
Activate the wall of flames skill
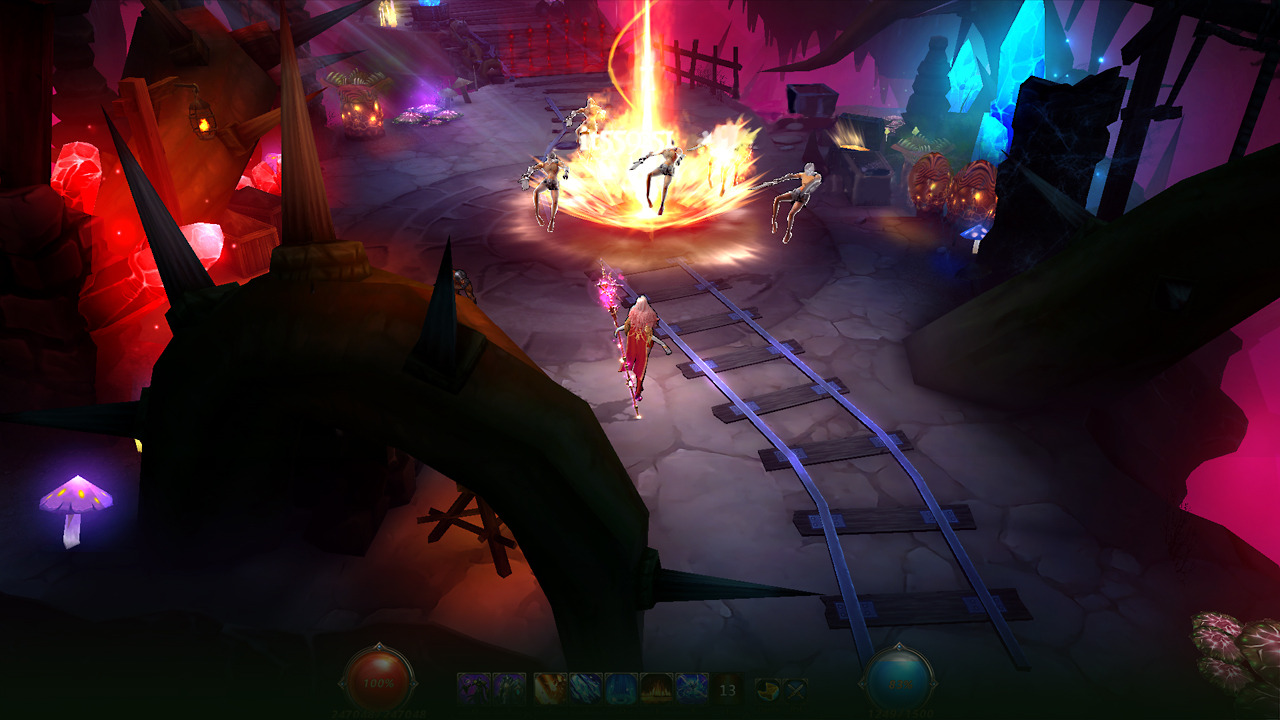657,688
